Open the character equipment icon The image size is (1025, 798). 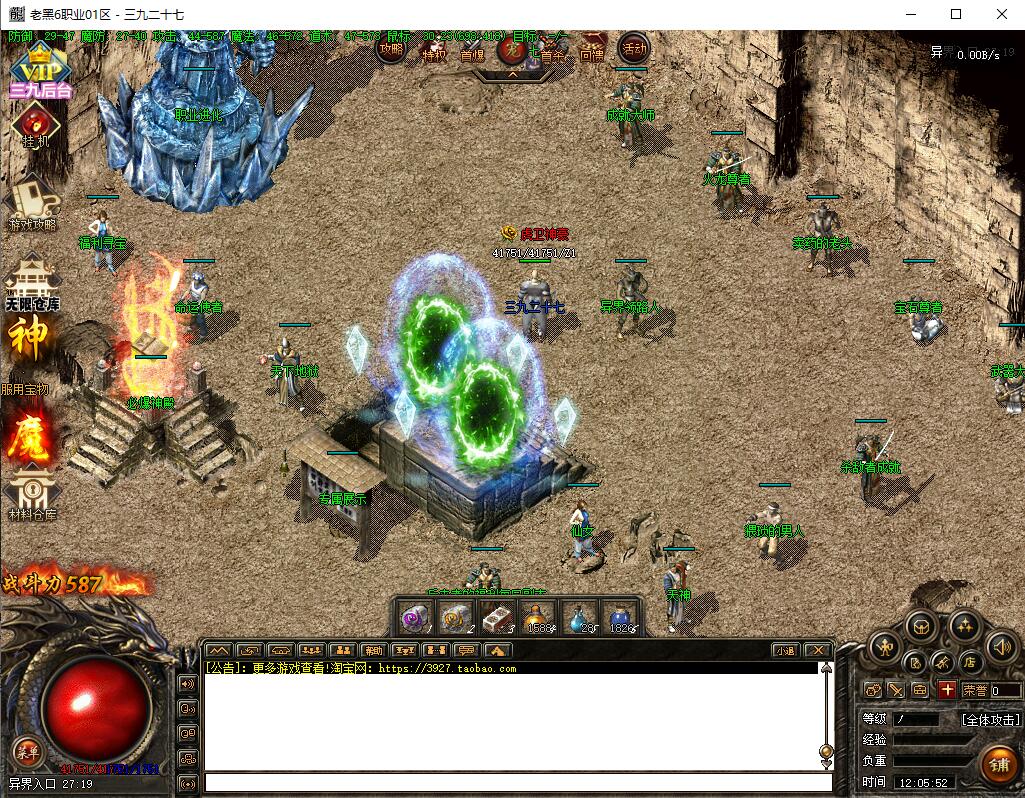(x=885, y=648)
